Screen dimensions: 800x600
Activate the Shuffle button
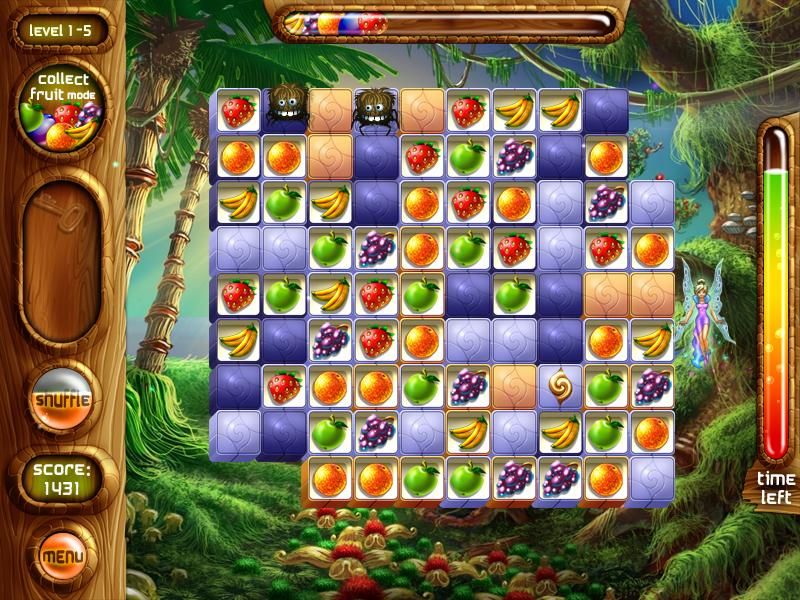[62, 401]
